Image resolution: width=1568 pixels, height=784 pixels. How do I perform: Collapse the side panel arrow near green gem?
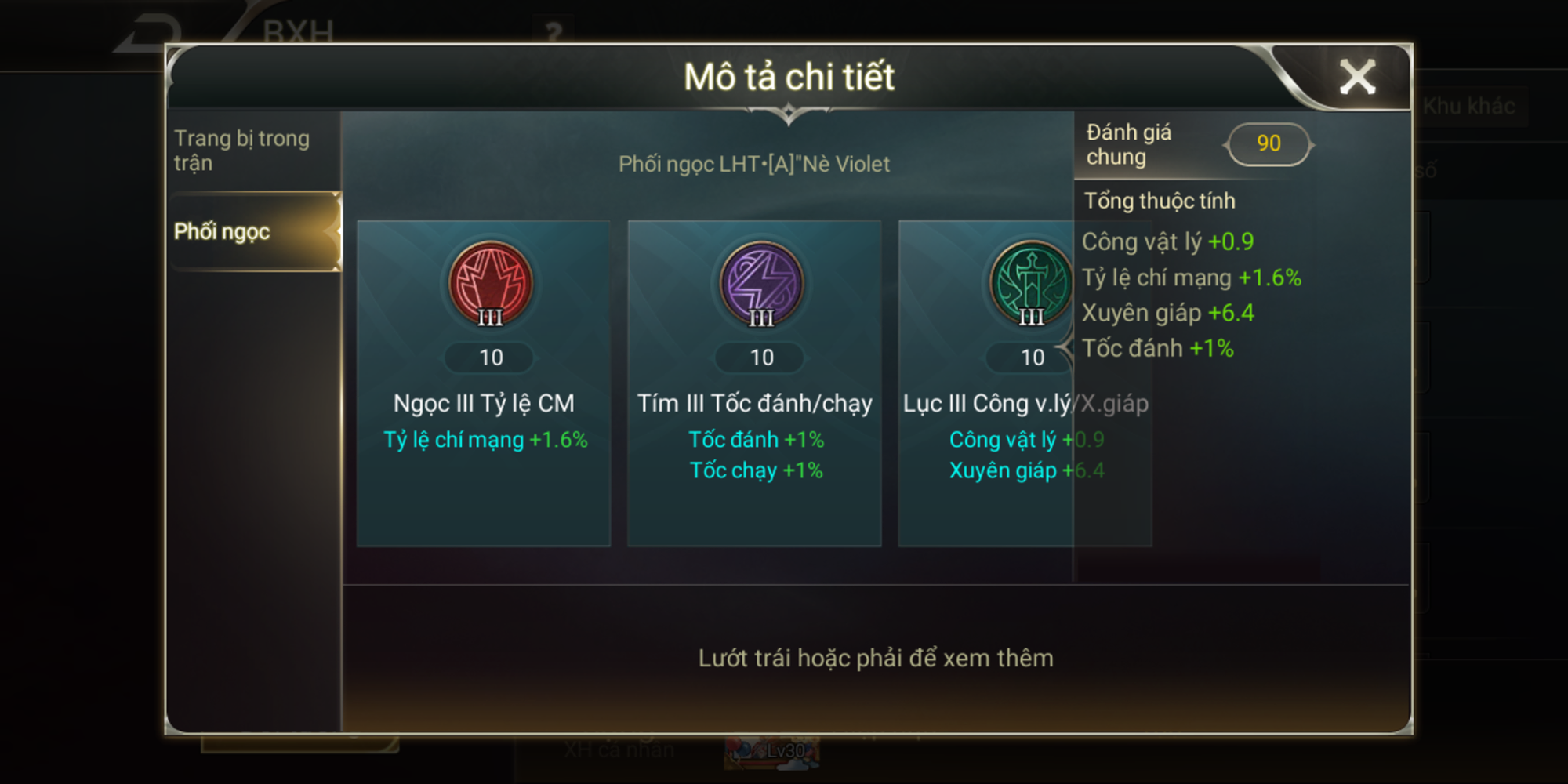pyautogui.click(x=1068, y=345)
